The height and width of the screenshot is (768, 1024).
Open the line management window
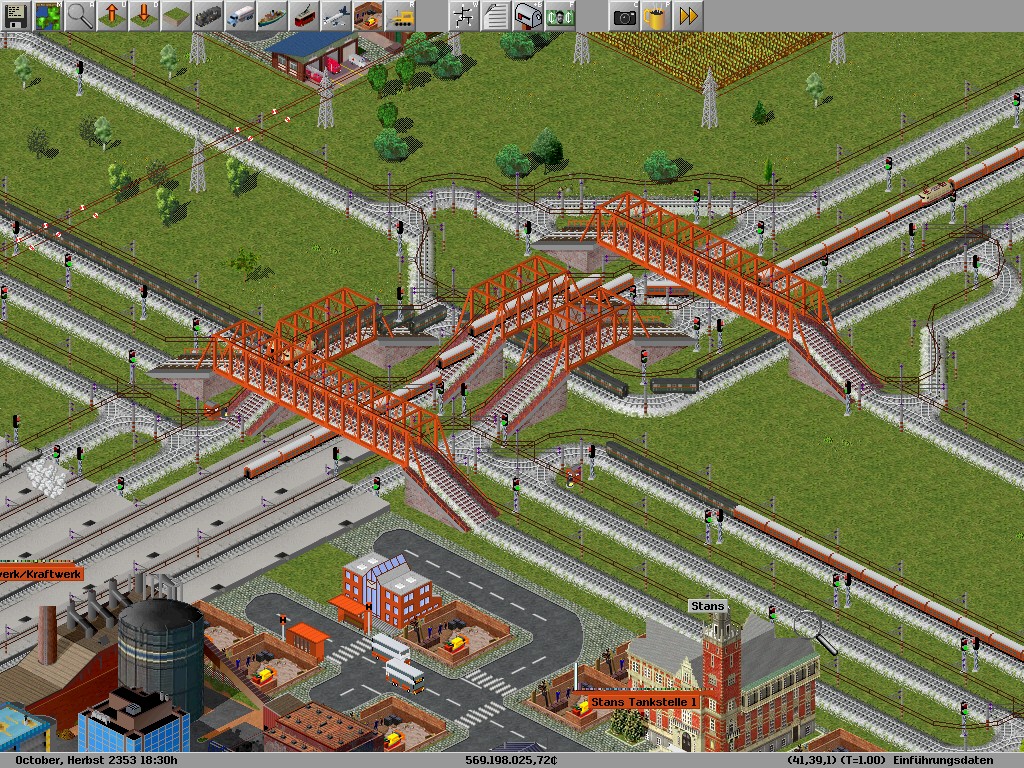(x=463, y=16)
